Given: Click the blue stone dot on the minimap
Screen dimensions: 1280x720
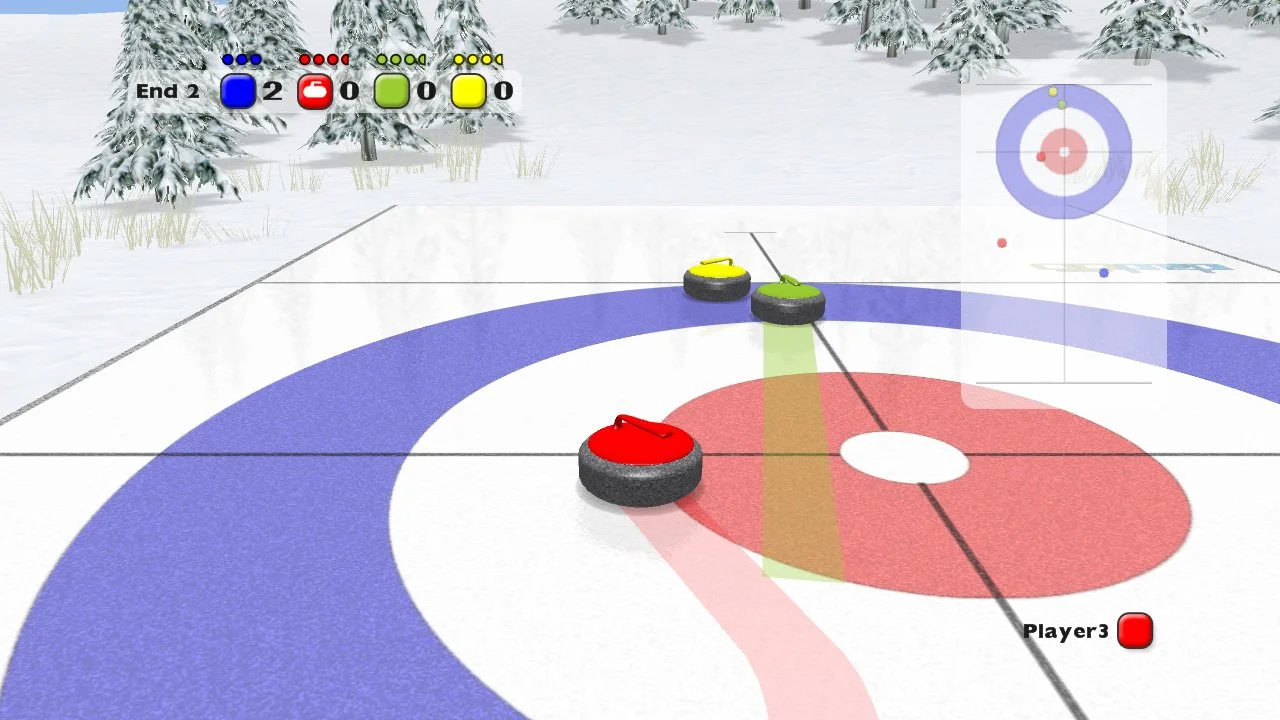Looking at the screenshot, I should coord(1103,272).
